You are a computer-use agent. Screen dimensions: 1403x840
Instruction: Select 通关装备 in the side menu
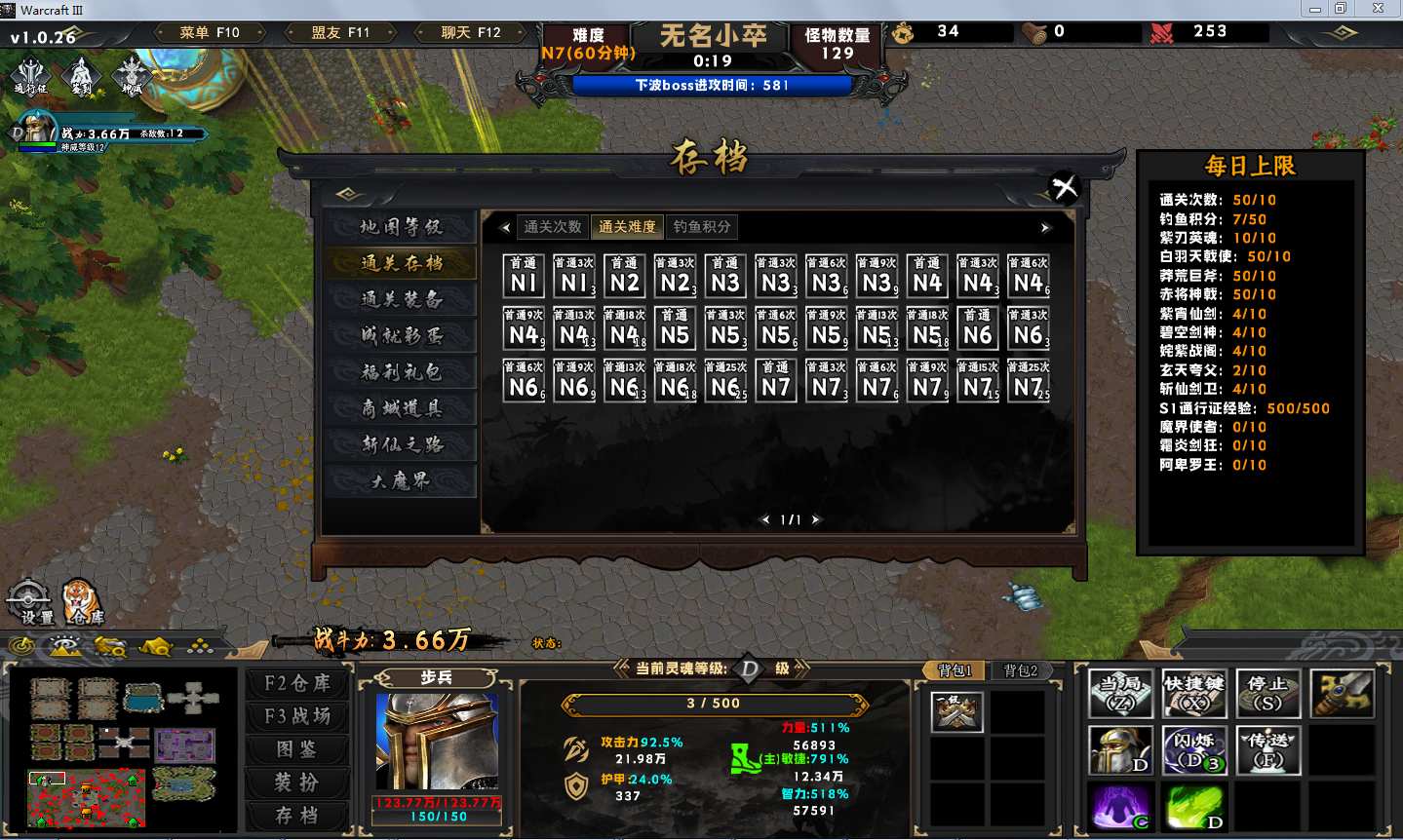401,299
